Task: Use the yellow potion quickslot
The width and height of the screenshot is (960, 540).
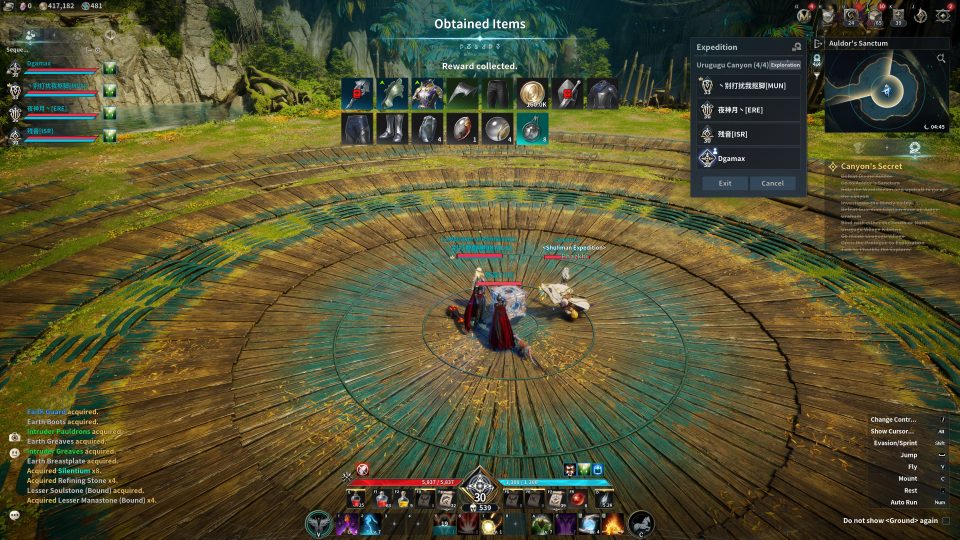Action: click(404, 499)
